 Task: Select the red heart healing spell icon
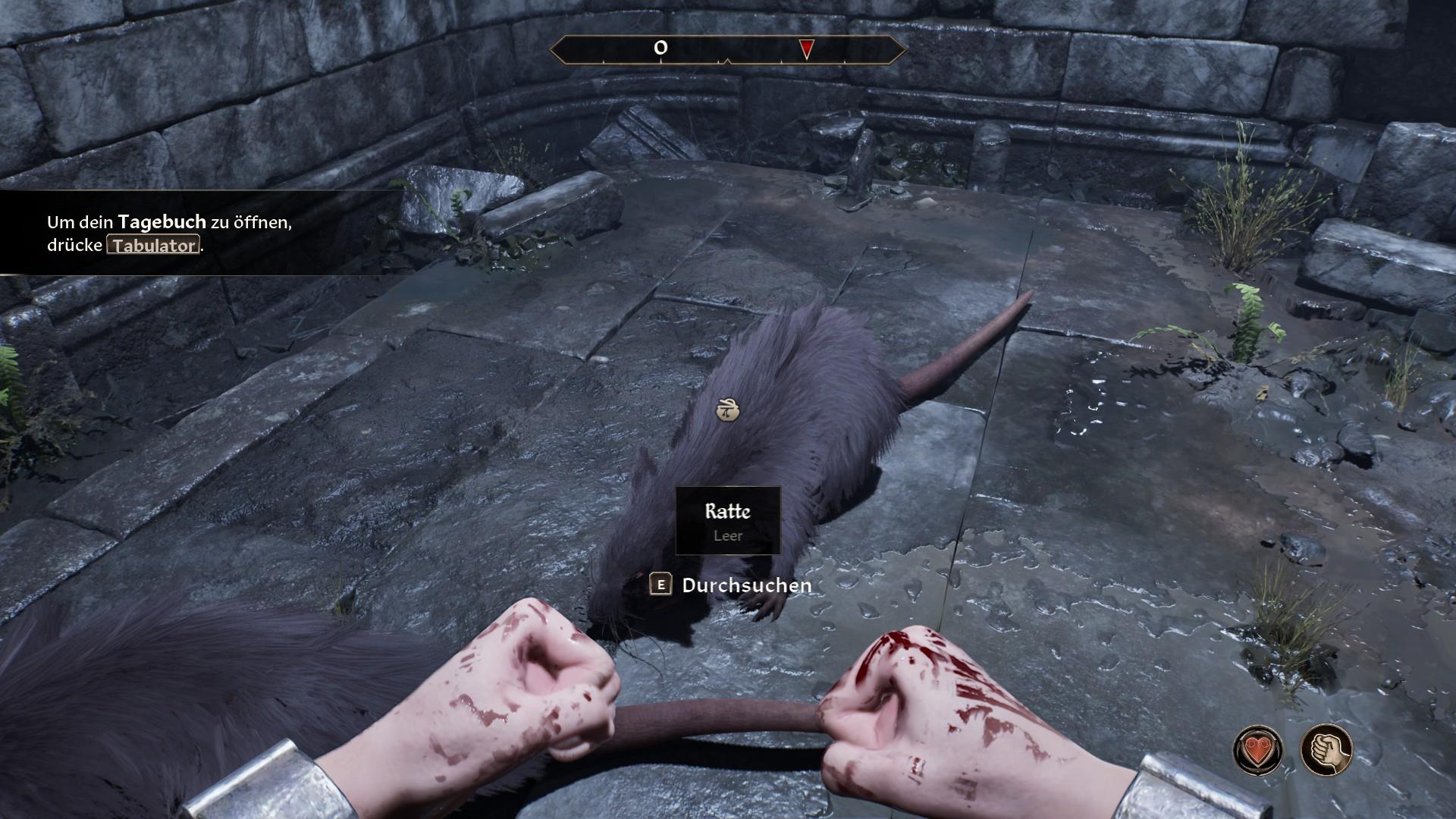coord(1258,749)
